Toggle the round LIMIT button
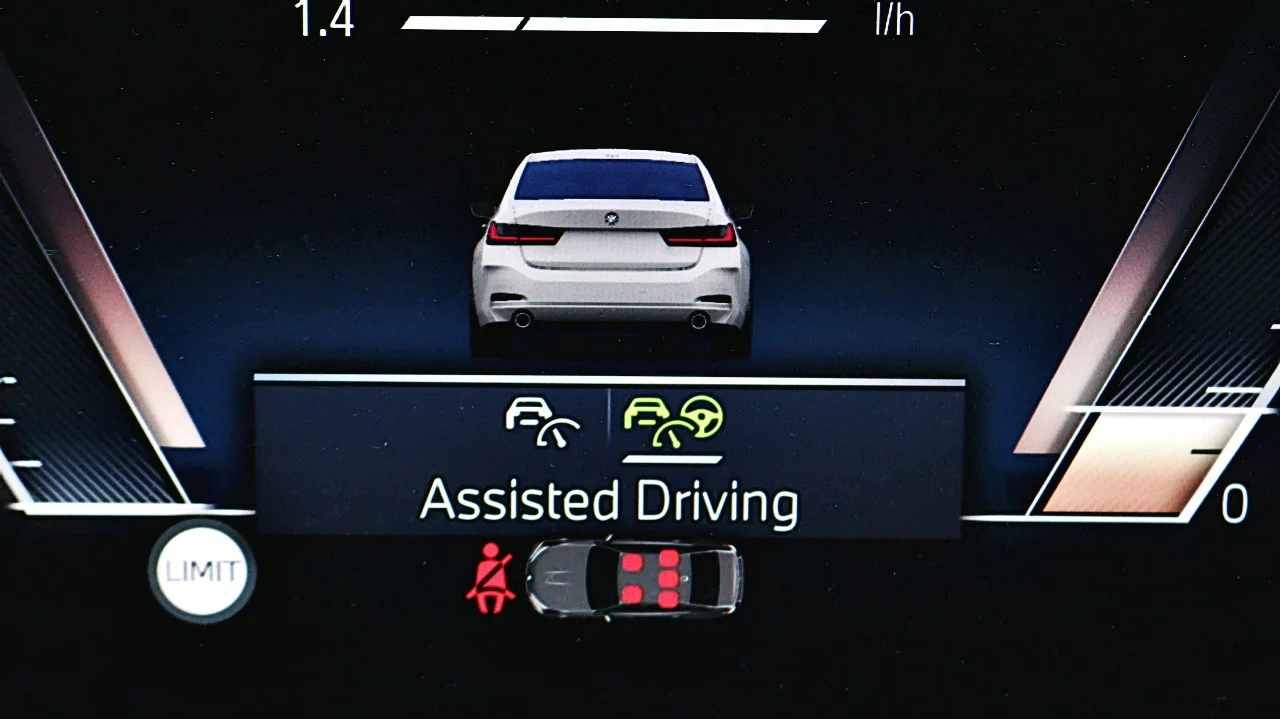This screenshot has height=719, width=1280. tap(202, 572)
